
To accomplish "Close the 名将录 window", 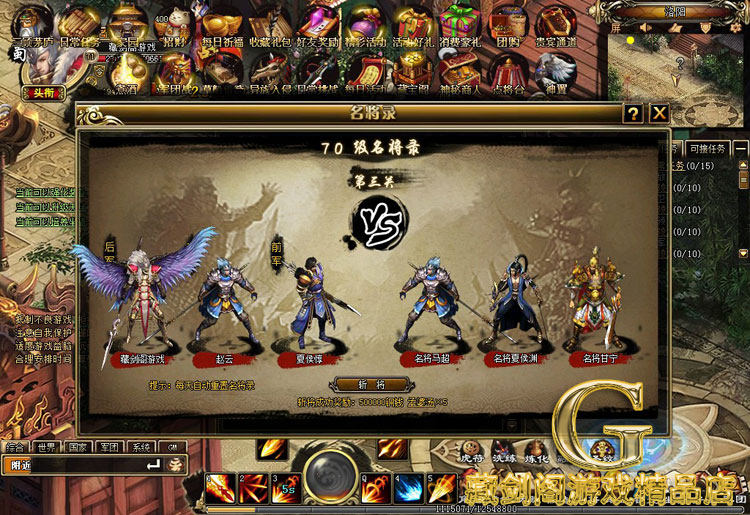I will pos(659,113).
